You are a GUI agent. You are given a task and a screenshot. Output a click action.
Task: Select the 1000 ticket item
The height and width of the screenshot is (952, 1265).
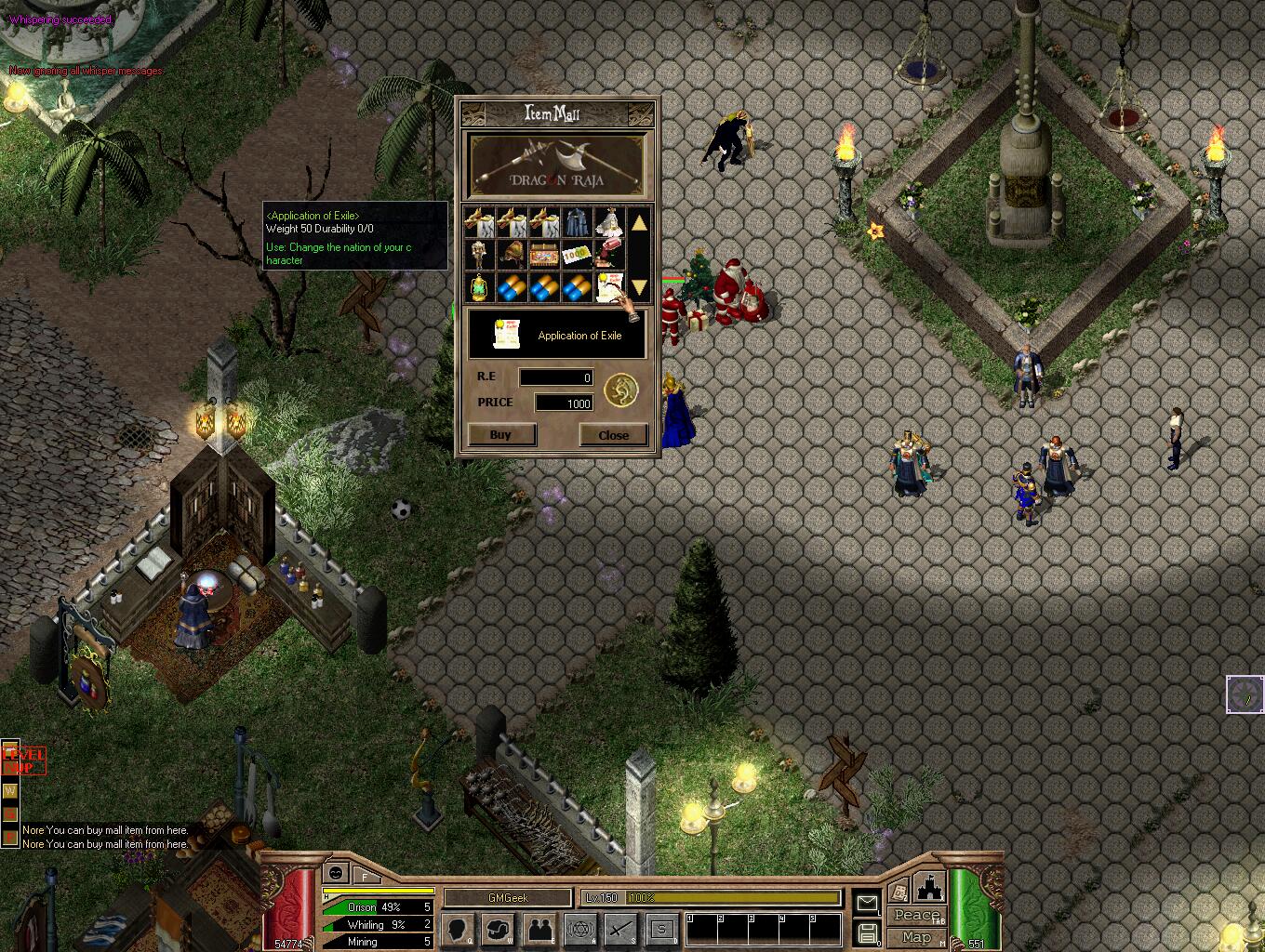click(577, 255)
